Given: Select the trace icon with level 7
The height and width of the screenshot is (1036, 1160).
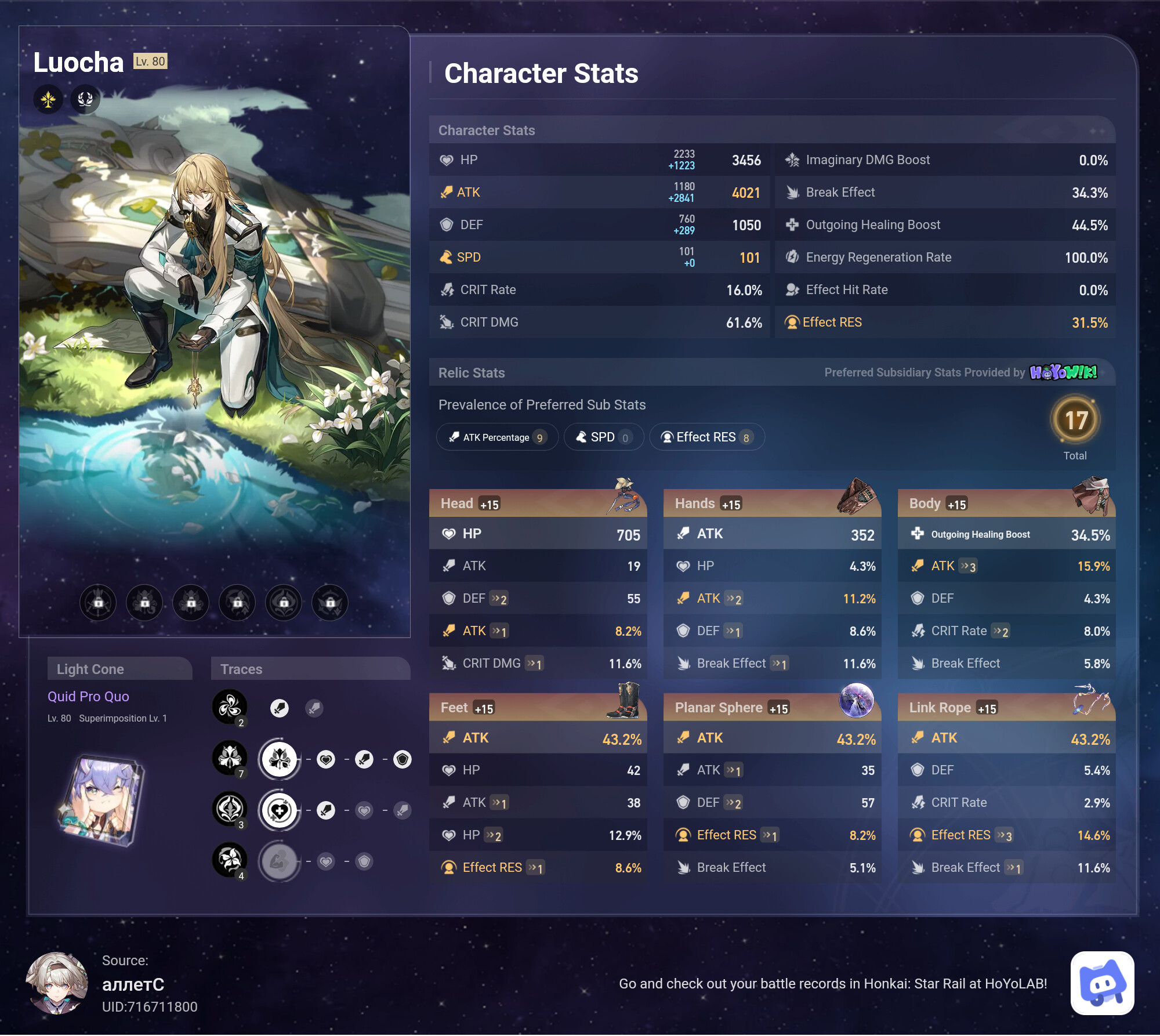Looking at the screenshot, I should 230,758.
